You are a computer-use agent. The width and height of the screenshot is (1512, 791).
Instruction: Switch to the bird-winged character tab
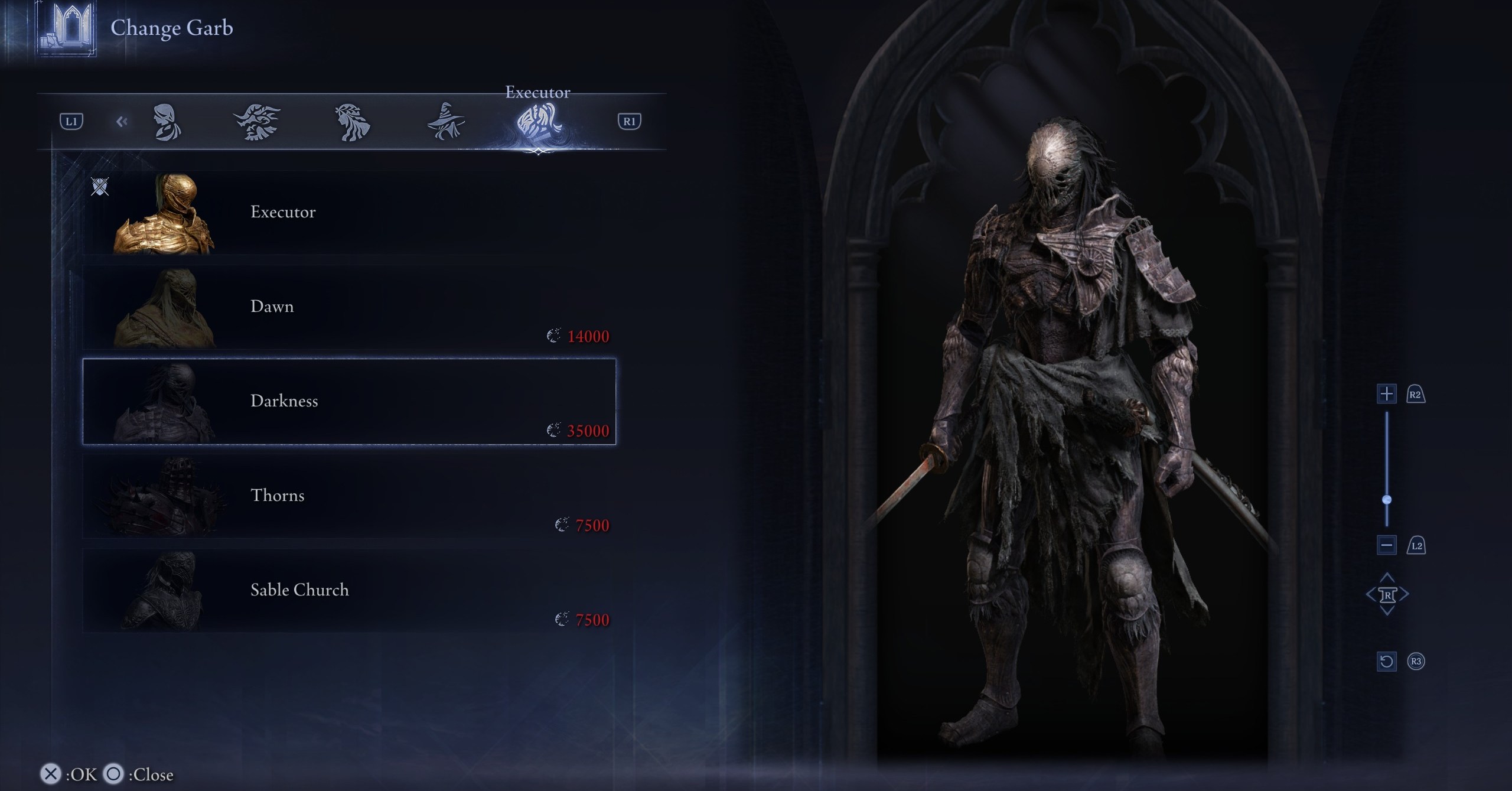[257, 122]
